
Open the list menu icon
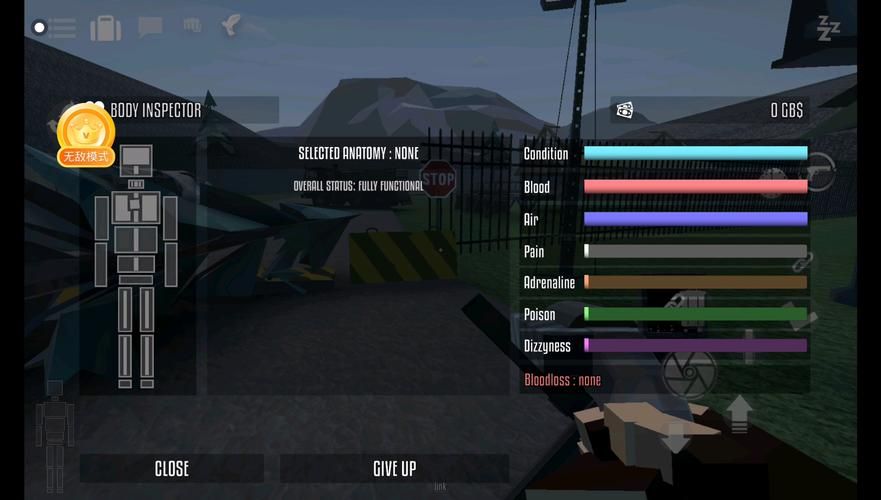55,27
